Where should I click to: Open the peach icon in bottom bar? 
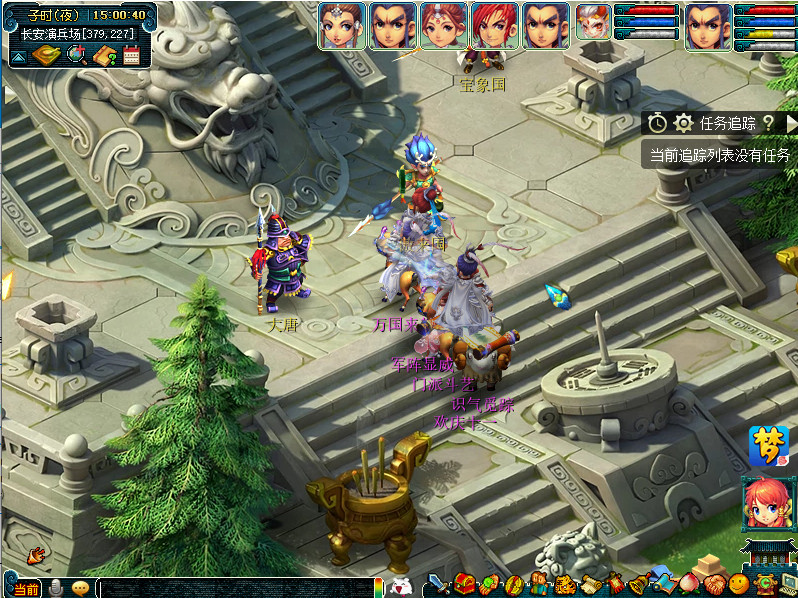click(x=690, y=583)
